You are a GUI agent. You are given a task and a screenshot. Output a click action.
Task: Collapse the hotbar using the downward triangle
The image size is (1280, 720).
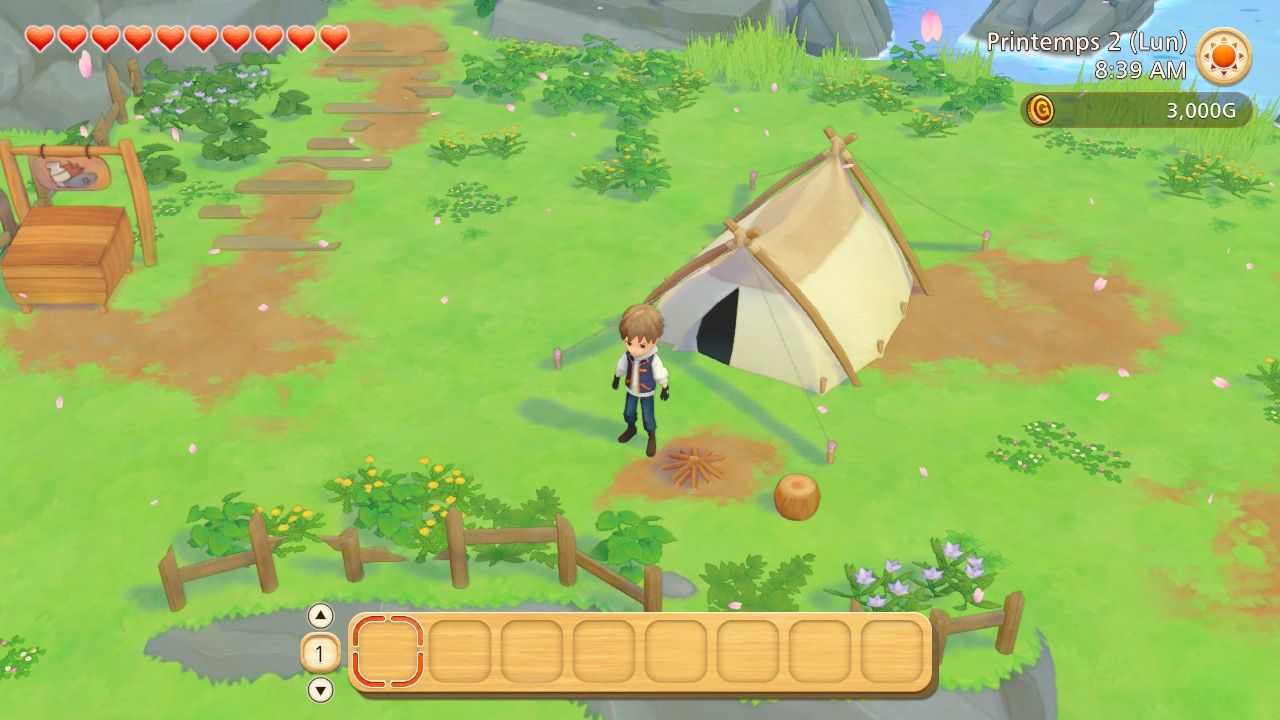pyautogui.click(x=318, y=690)
